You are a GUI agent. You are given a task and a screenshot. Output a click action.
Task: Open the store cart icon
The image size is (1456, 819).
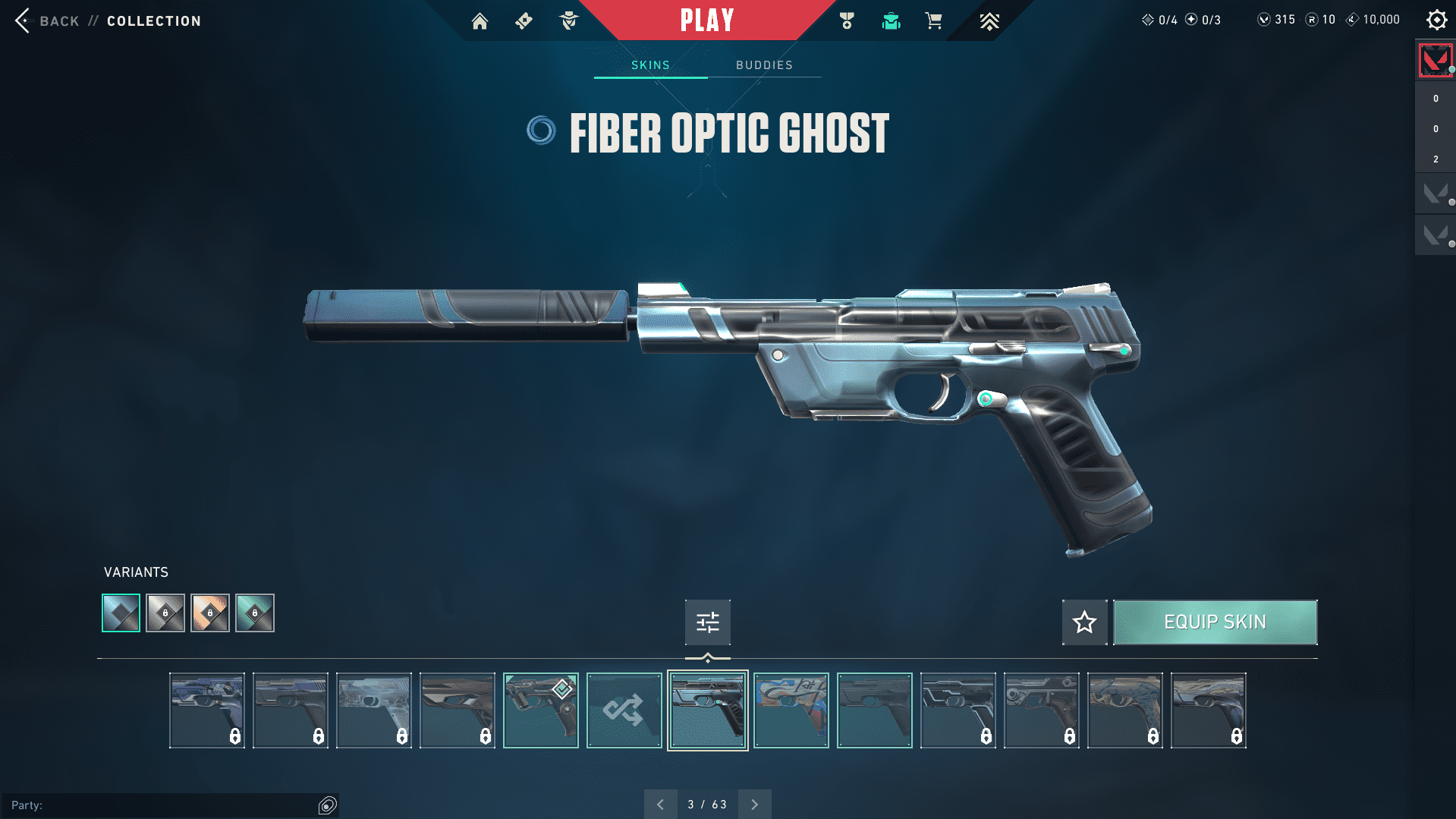pos(933,21)
